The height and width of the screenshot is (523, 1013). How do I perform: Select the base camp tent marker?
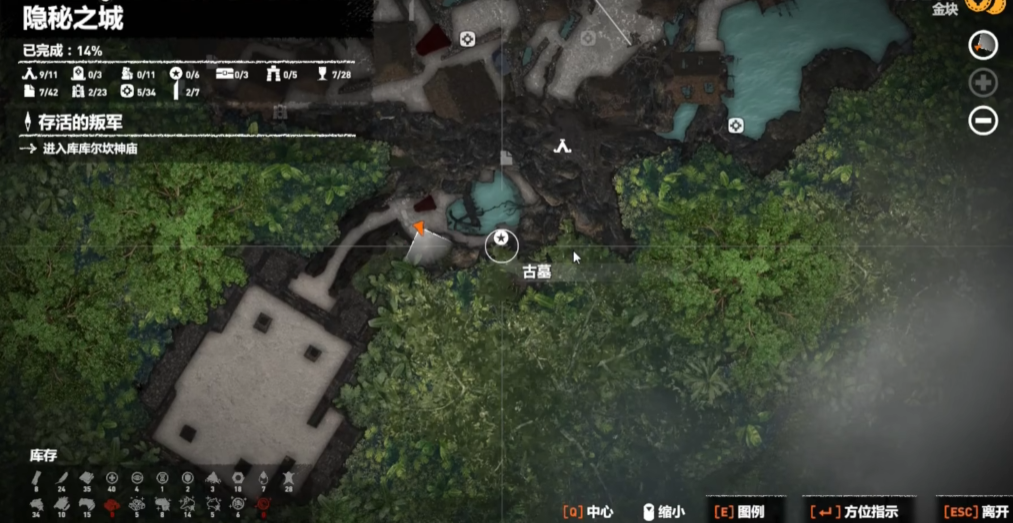[563, 146]
